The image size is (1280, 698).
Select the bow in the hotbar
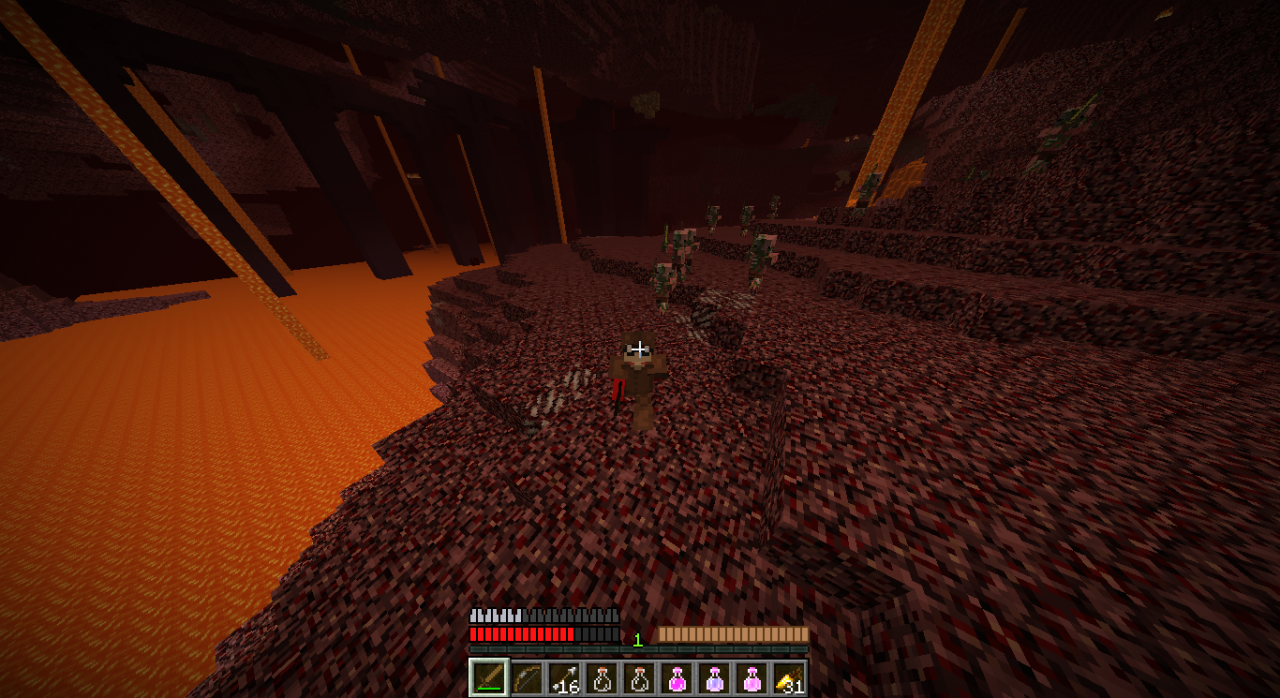click(x=527, y=678)
